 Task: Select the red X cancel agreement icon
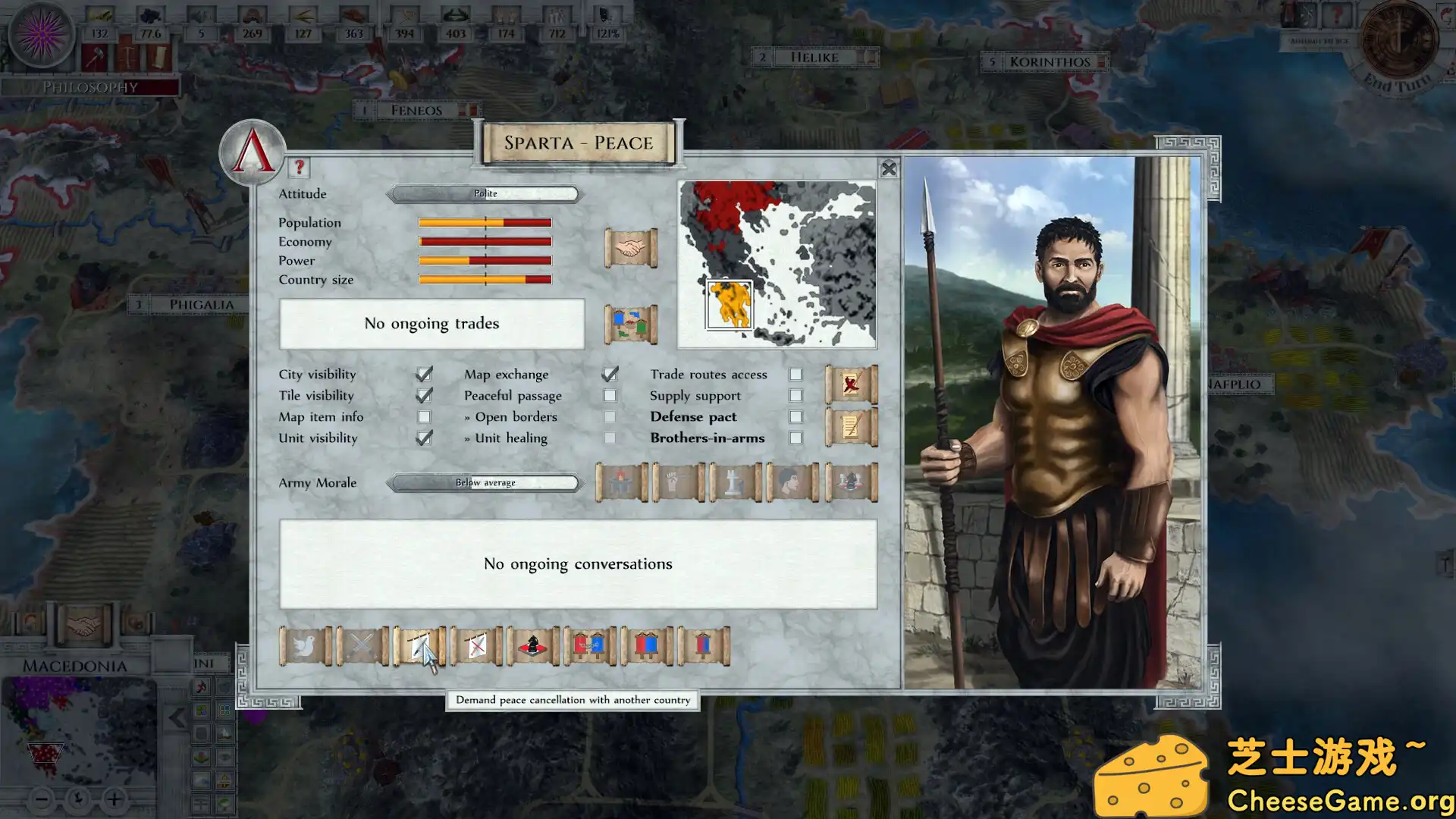(x=851, y=384)
